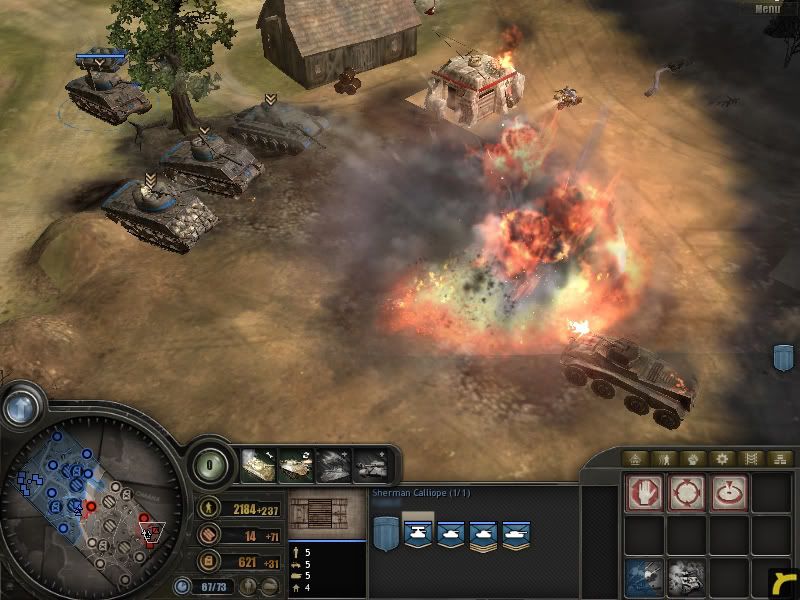Image resolution: width=800 pixels, height=600 pixels.
Task: Select the highlighted first tank unit badge
Action: click(418, 532)
